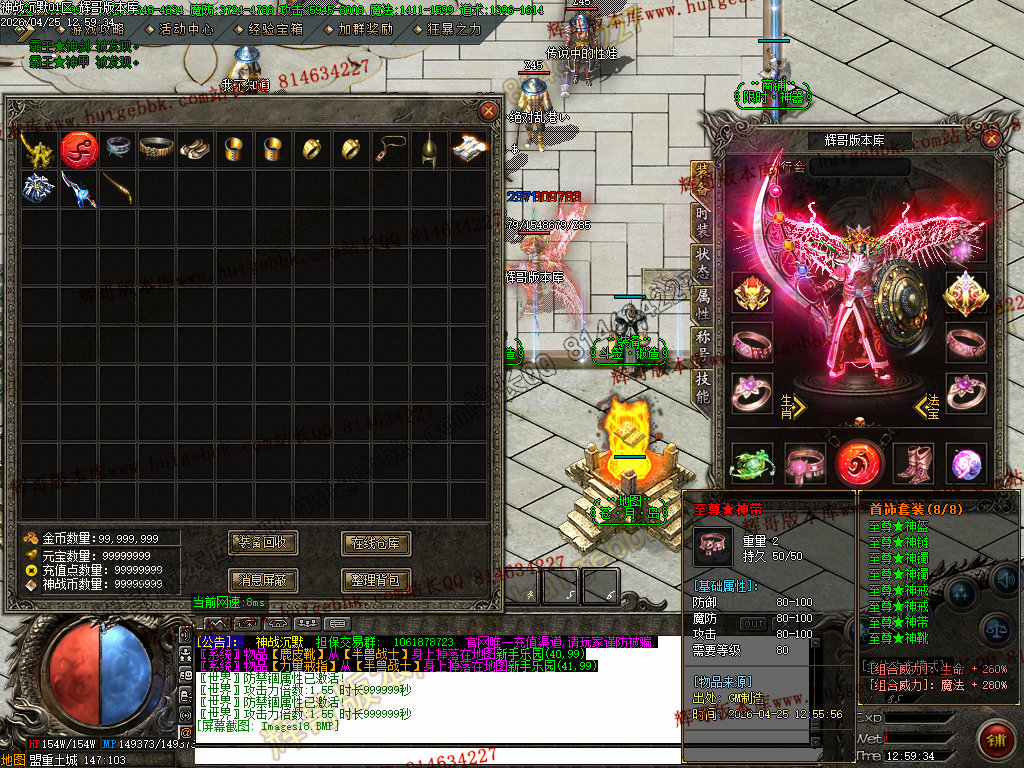Close the inventory bag window
The image size is (1024, 768).
(x=488, y=111)
